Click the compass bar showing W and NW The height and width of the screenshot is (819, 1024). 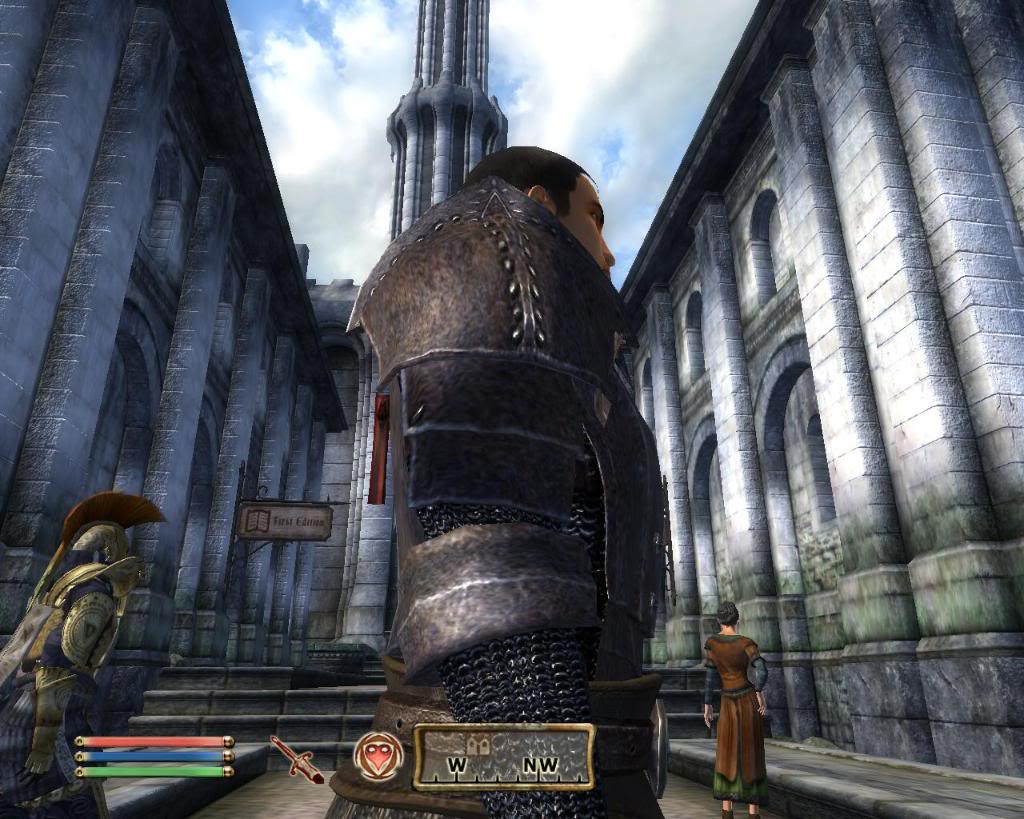(504, 757)
